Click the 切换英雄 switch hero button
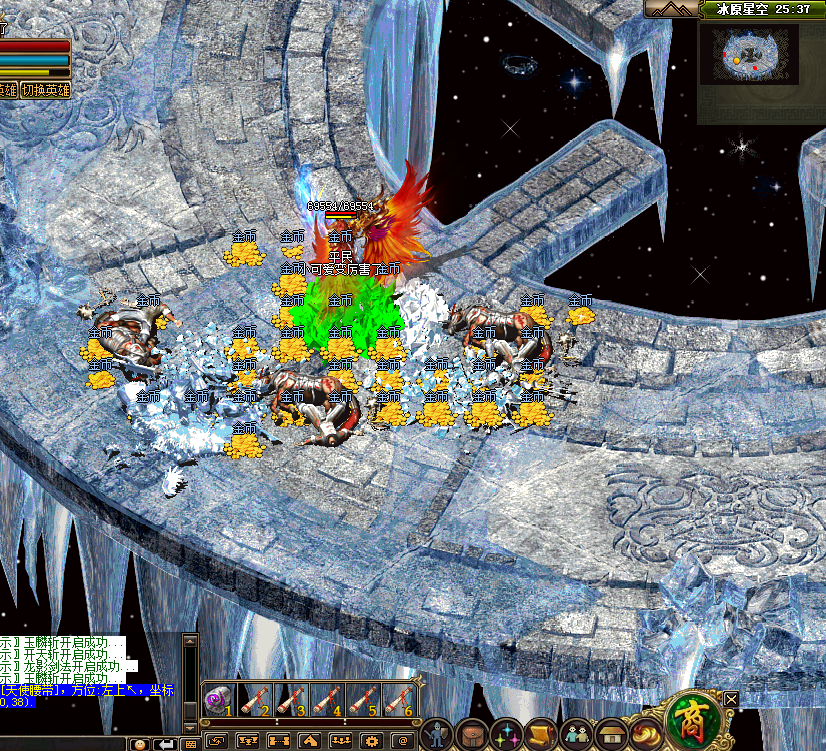 (47, 90)
